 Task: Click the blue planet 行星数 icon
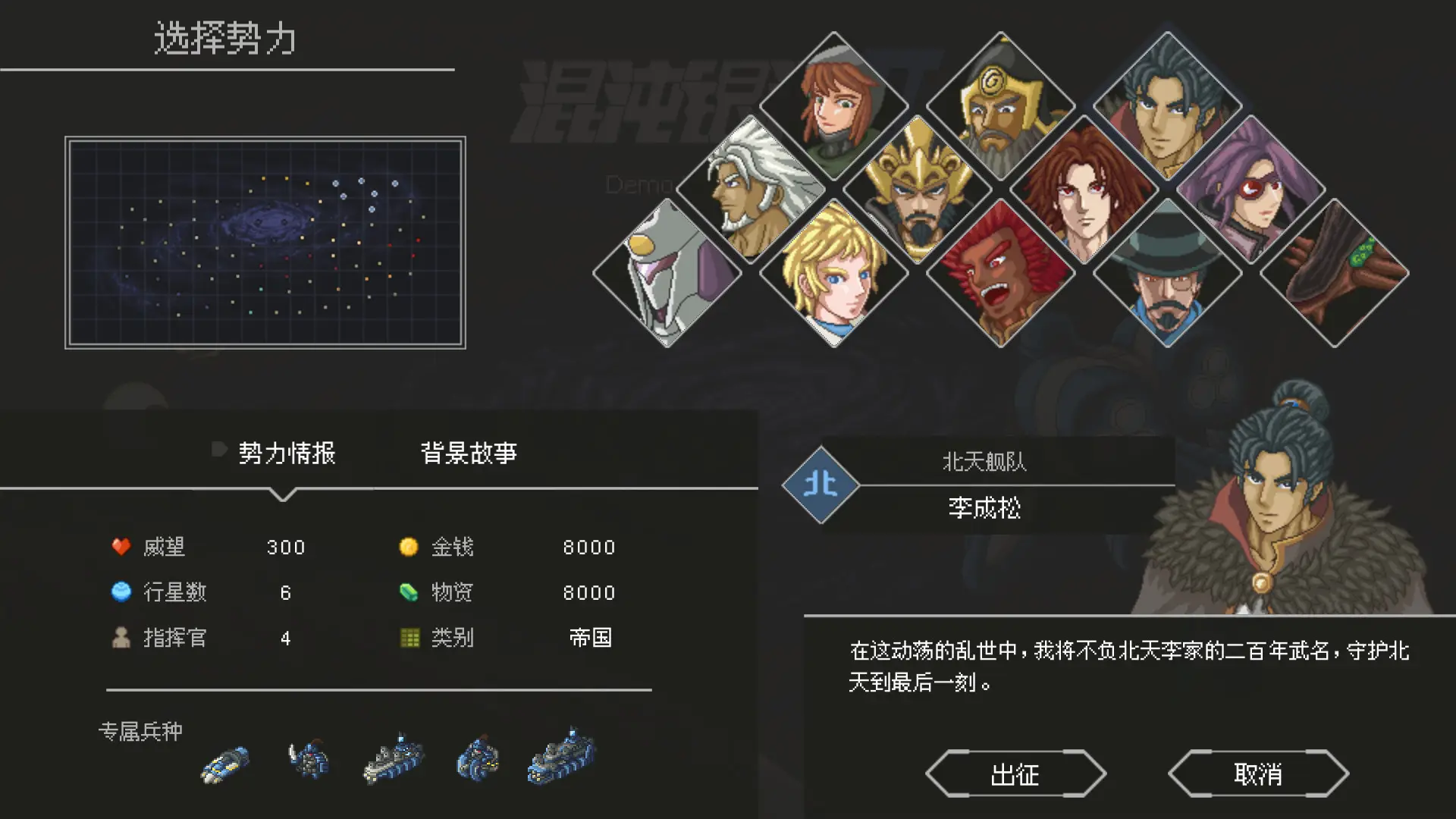point(121,592)
